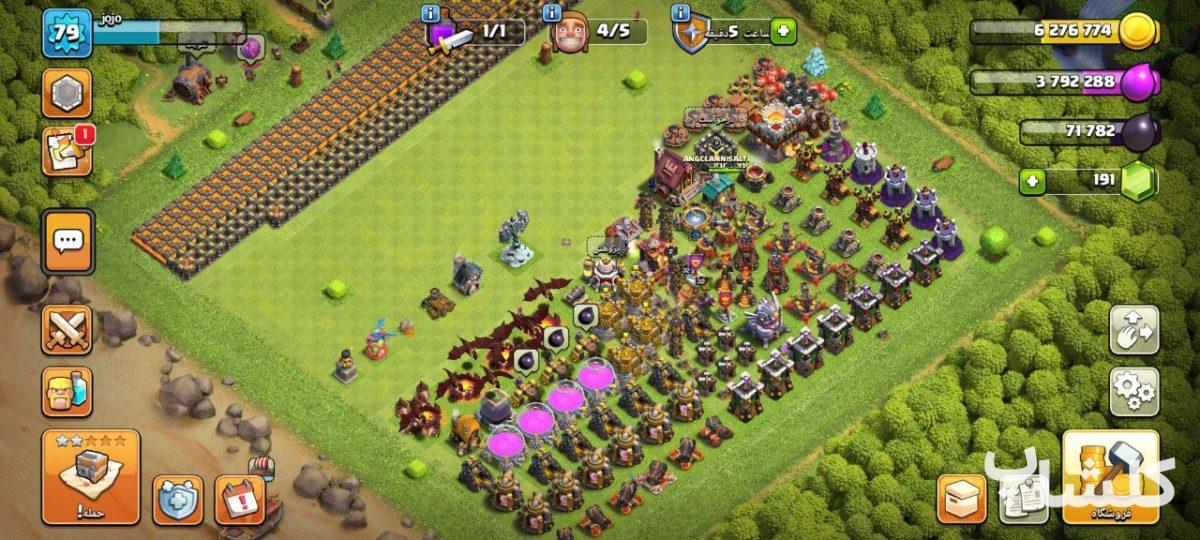
Task: Show info for the 1/1 sword counter
Action: (431, 13)
